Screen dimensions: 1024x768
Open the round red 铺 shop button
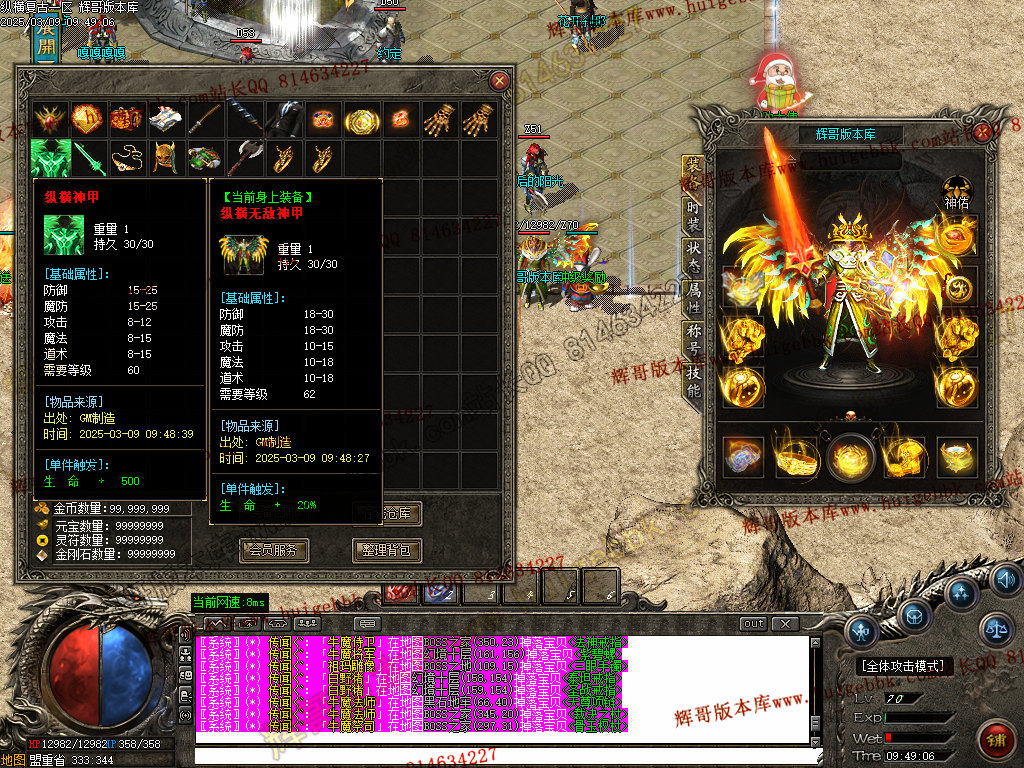coord(995,740)
